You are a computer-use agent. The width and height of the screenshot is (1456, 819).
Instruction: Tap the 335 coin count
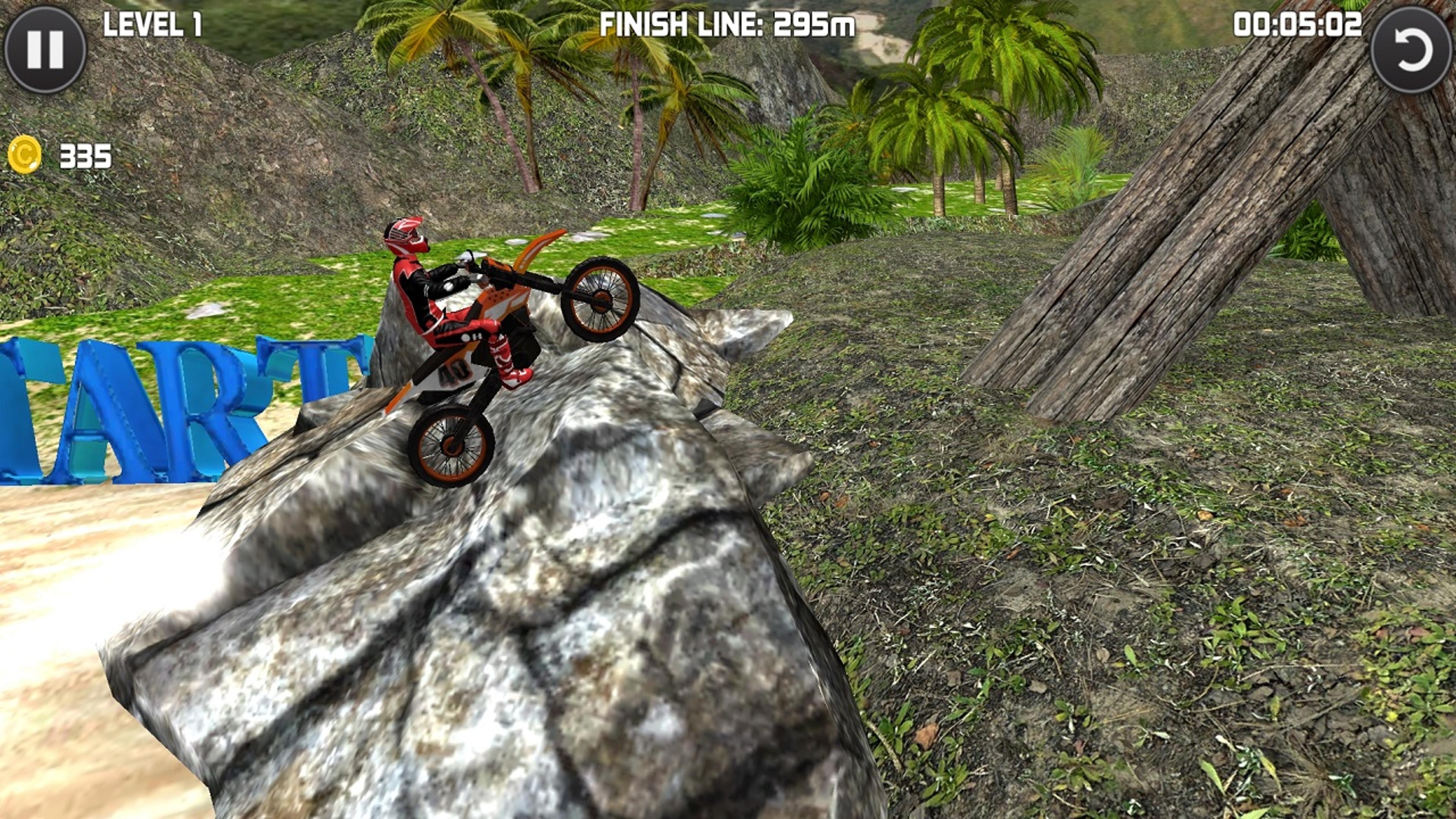[85, 157]
